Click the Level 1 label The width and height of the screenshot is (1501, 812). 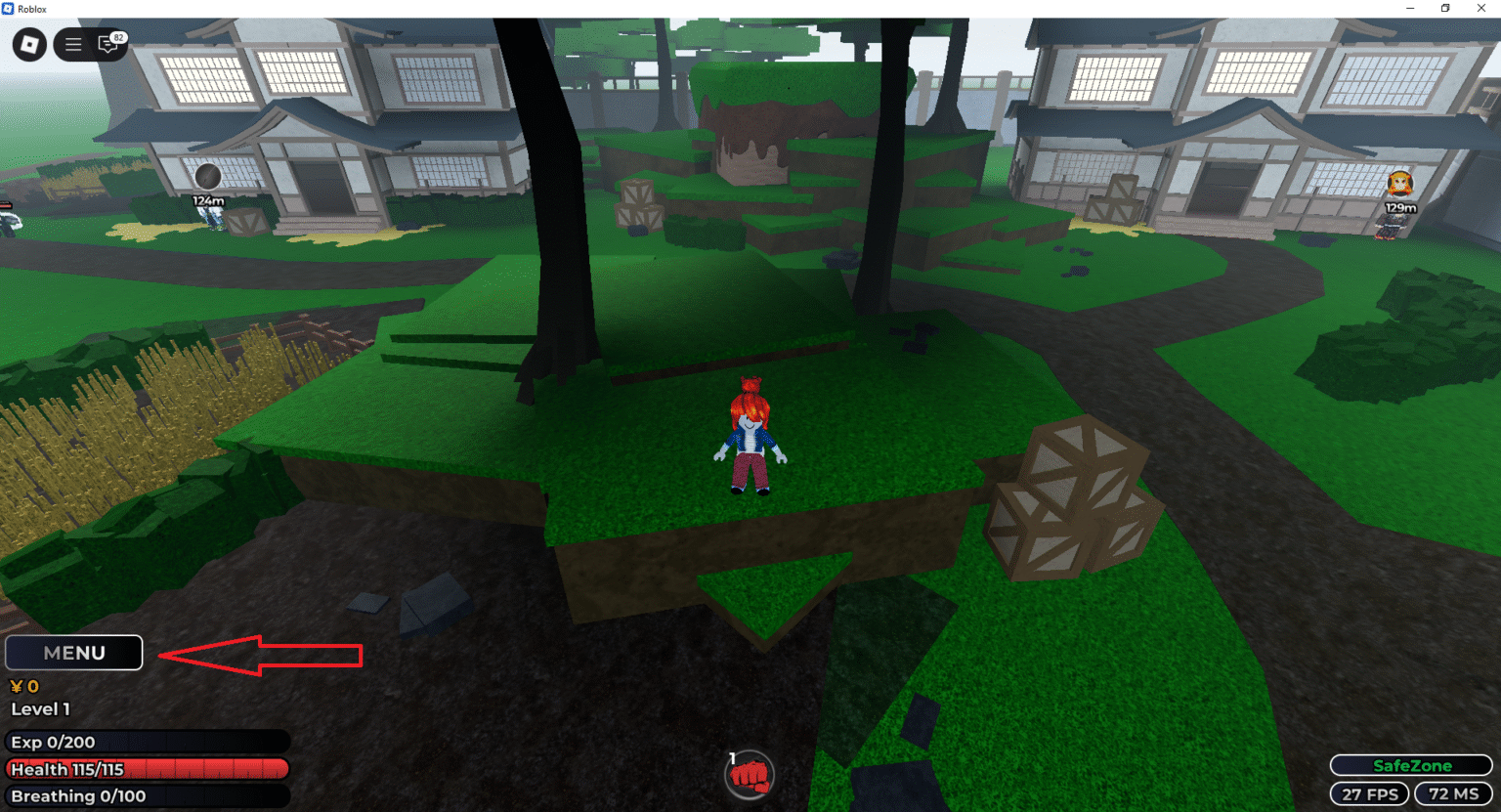(x=39, y=709)
